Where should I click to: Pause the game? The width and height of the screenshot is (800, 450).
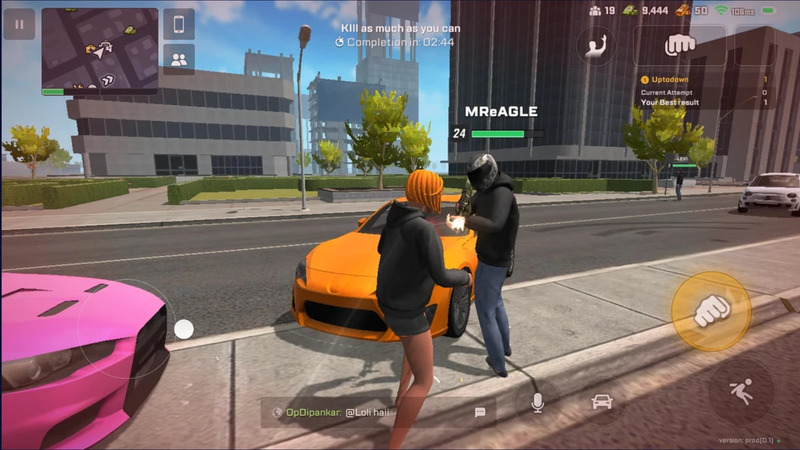click(x=18, y=24)
